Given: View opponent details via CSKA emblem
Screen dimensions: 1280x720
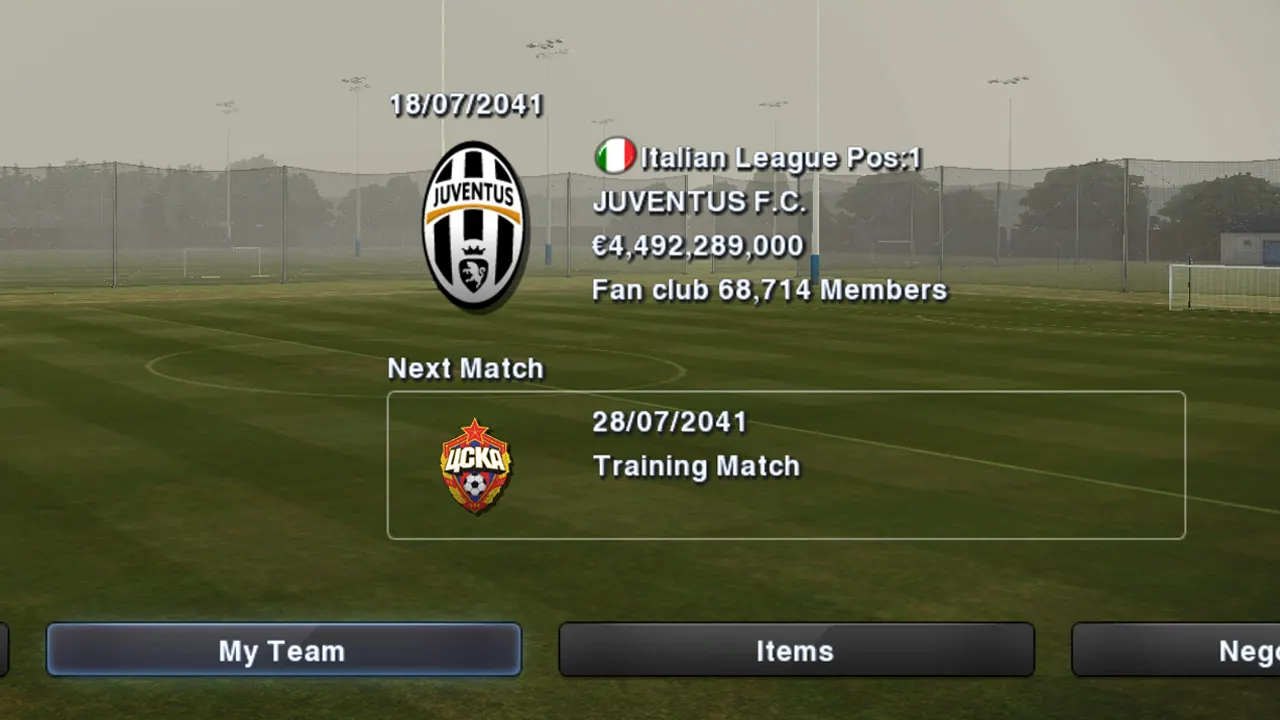Looking at the screenshot, I should pos(474,465).
